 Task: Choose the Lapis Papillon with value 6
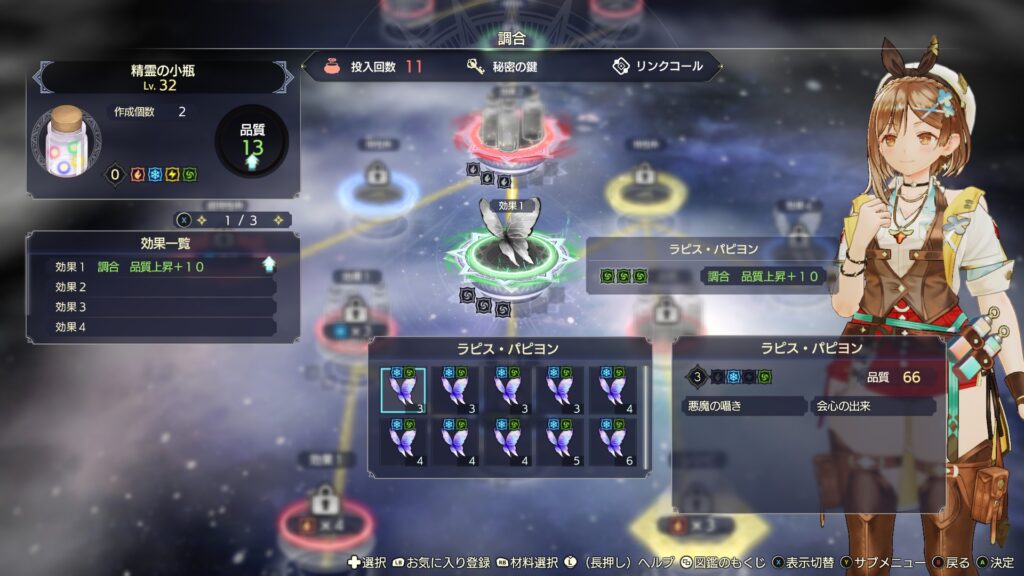tap(613, 441)
